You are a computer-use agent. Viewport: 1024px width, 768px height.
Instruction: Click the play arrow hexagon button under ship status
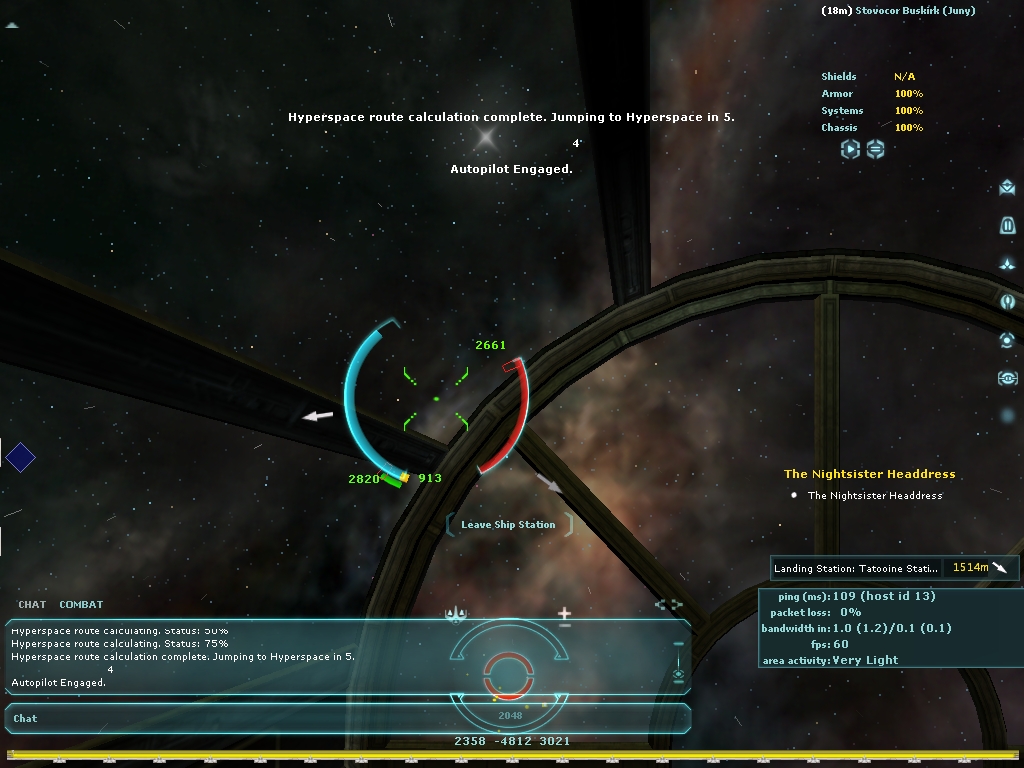click(850, 149)
